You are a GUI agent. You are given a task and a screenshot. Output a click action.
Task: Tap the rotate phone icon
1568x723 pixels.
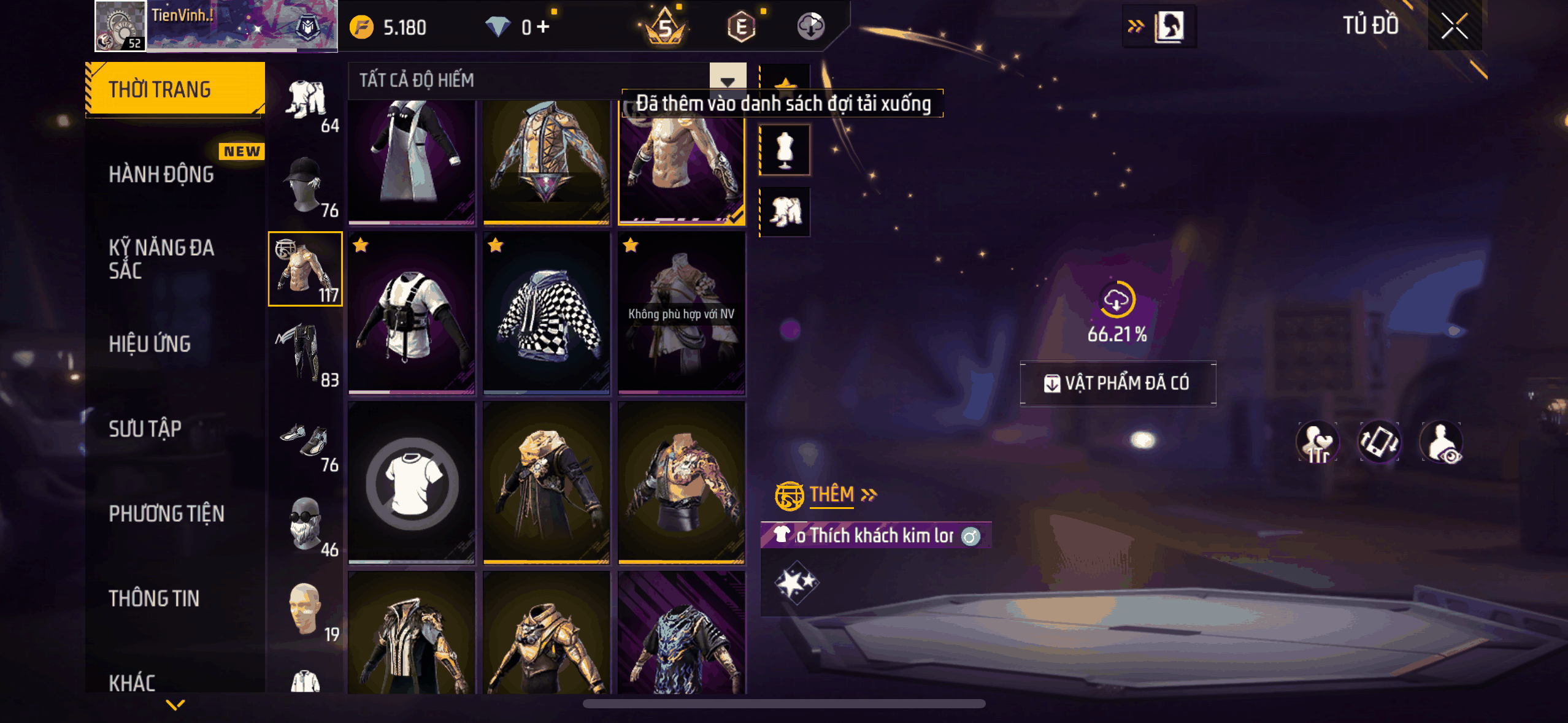[1379, 442]
